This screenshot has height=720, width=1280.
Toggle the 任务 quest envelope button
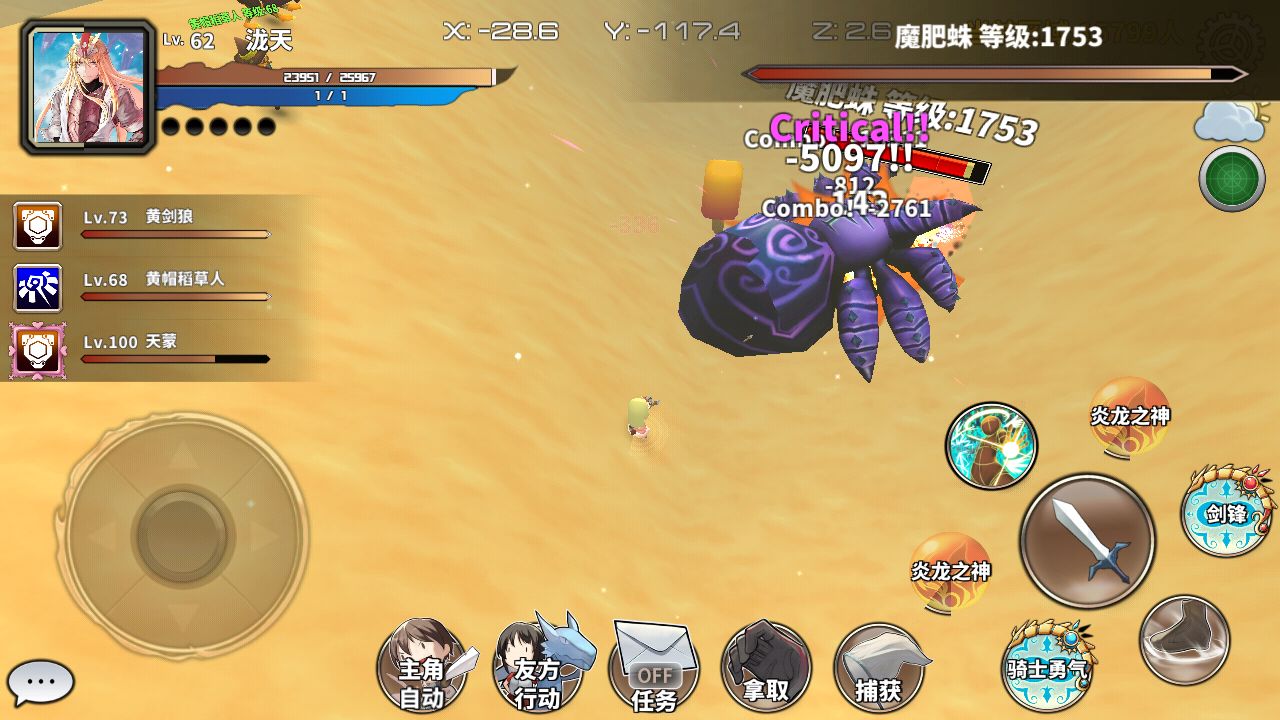(654, 668)
